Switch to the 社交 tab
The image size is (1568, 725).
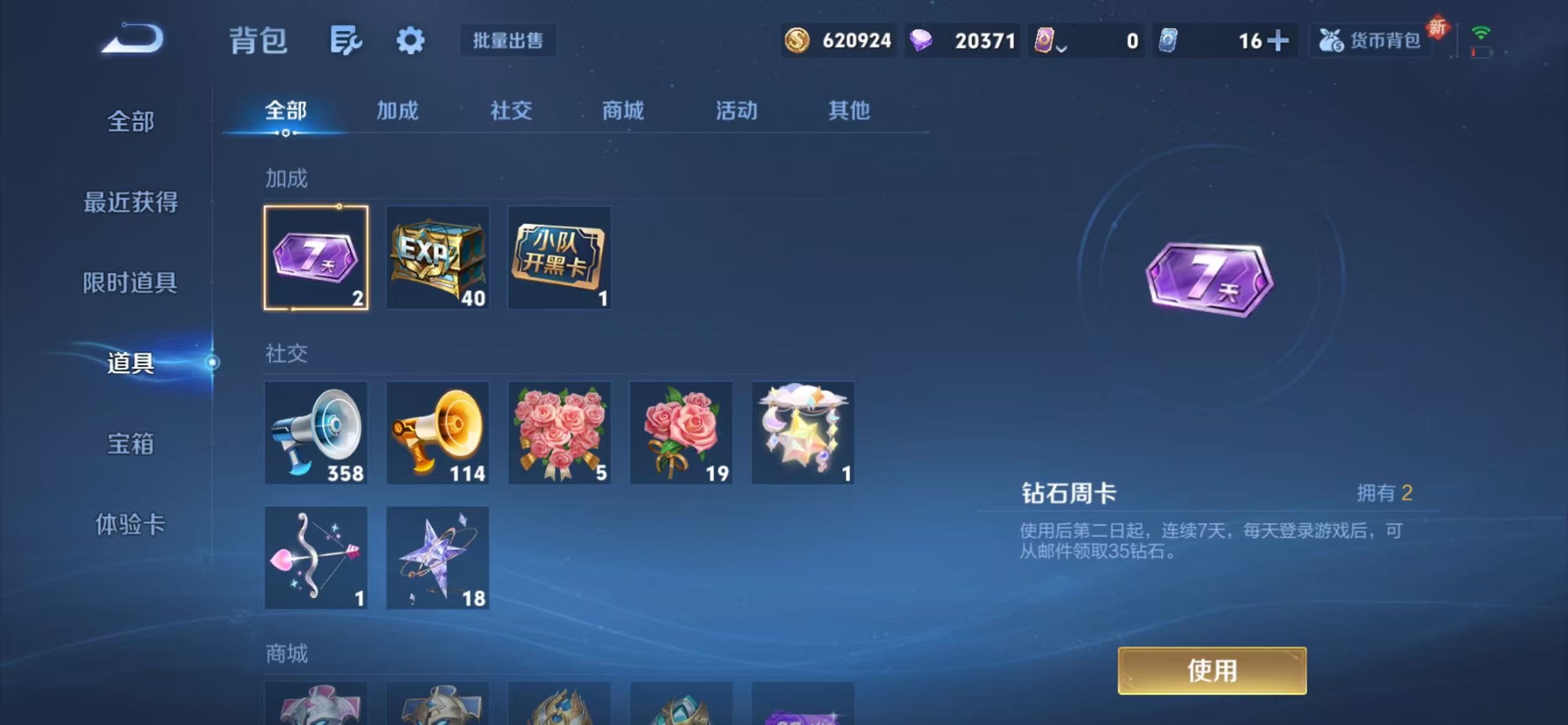(x=512, y=112)
